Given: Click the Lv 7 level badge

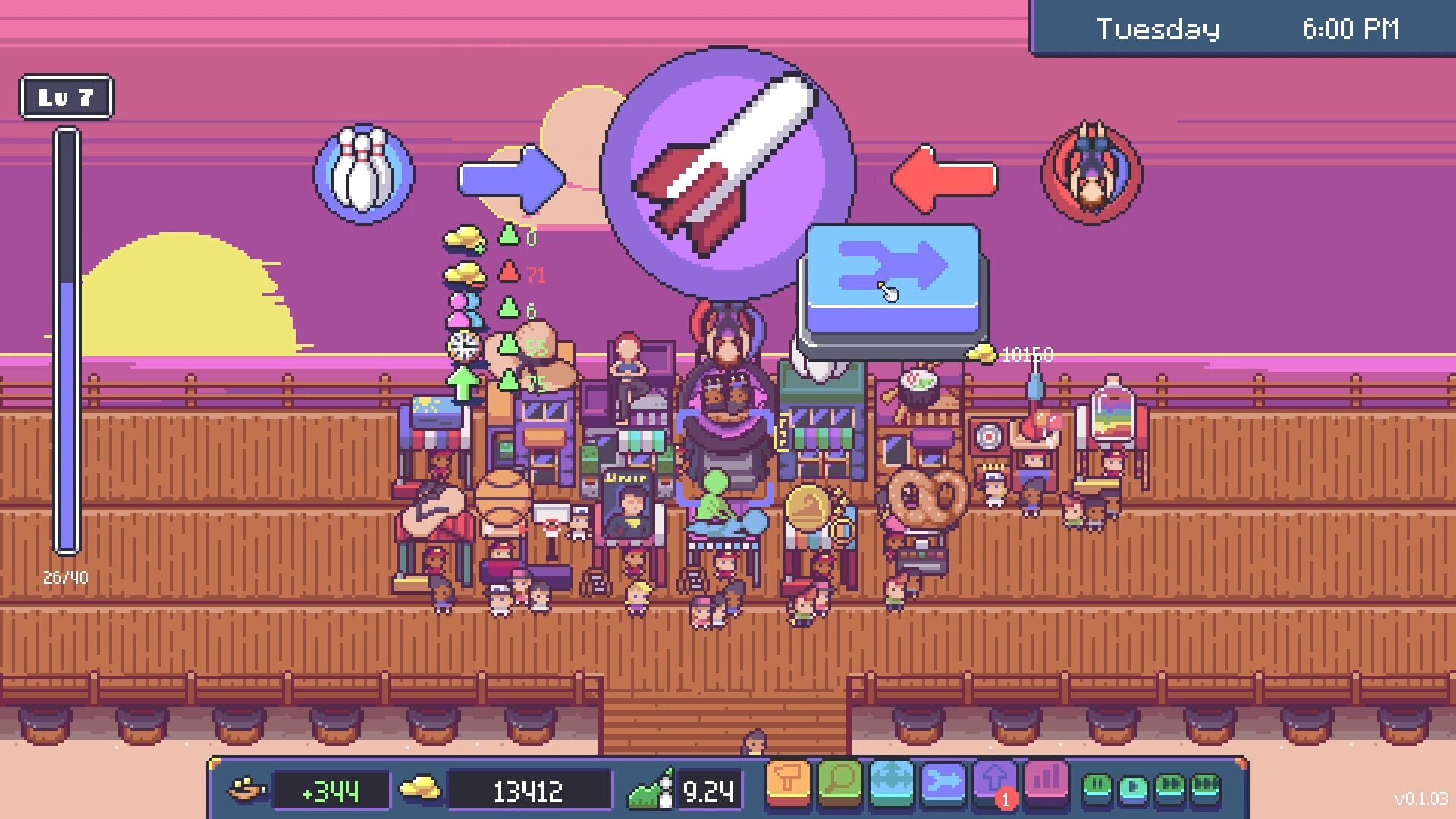Looking at the screenshot, I should click(x=67, y=96).
